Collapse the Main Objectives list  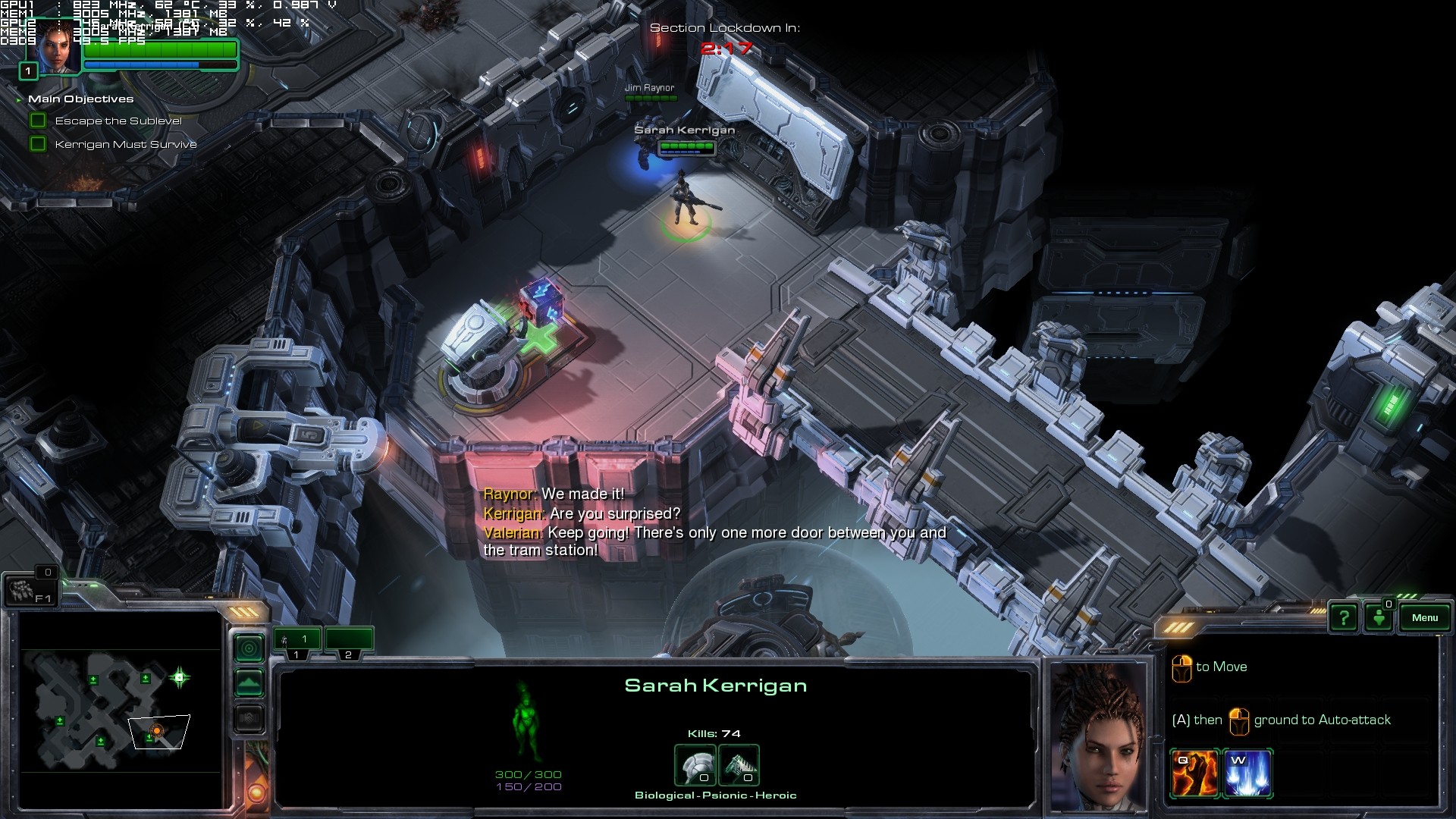pyautogui.click(x=19, y=99)
